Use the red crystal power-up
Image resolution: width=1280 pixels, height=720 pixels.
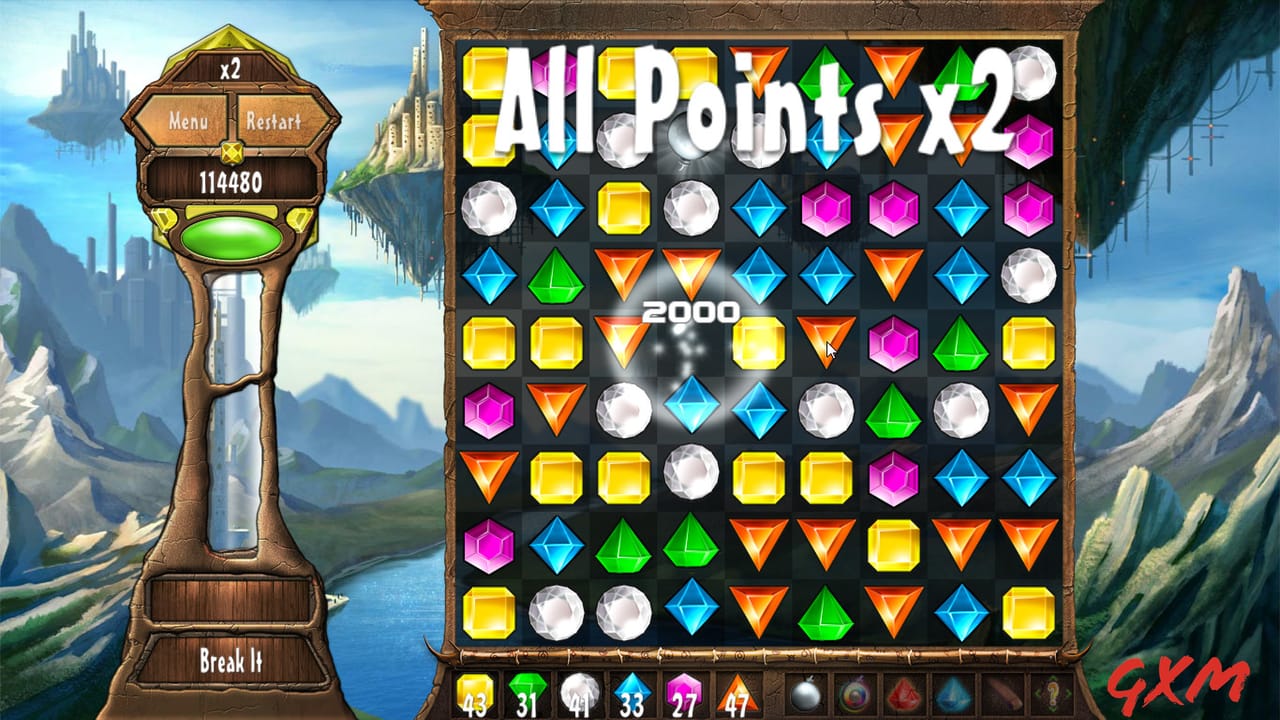[902, 694]
